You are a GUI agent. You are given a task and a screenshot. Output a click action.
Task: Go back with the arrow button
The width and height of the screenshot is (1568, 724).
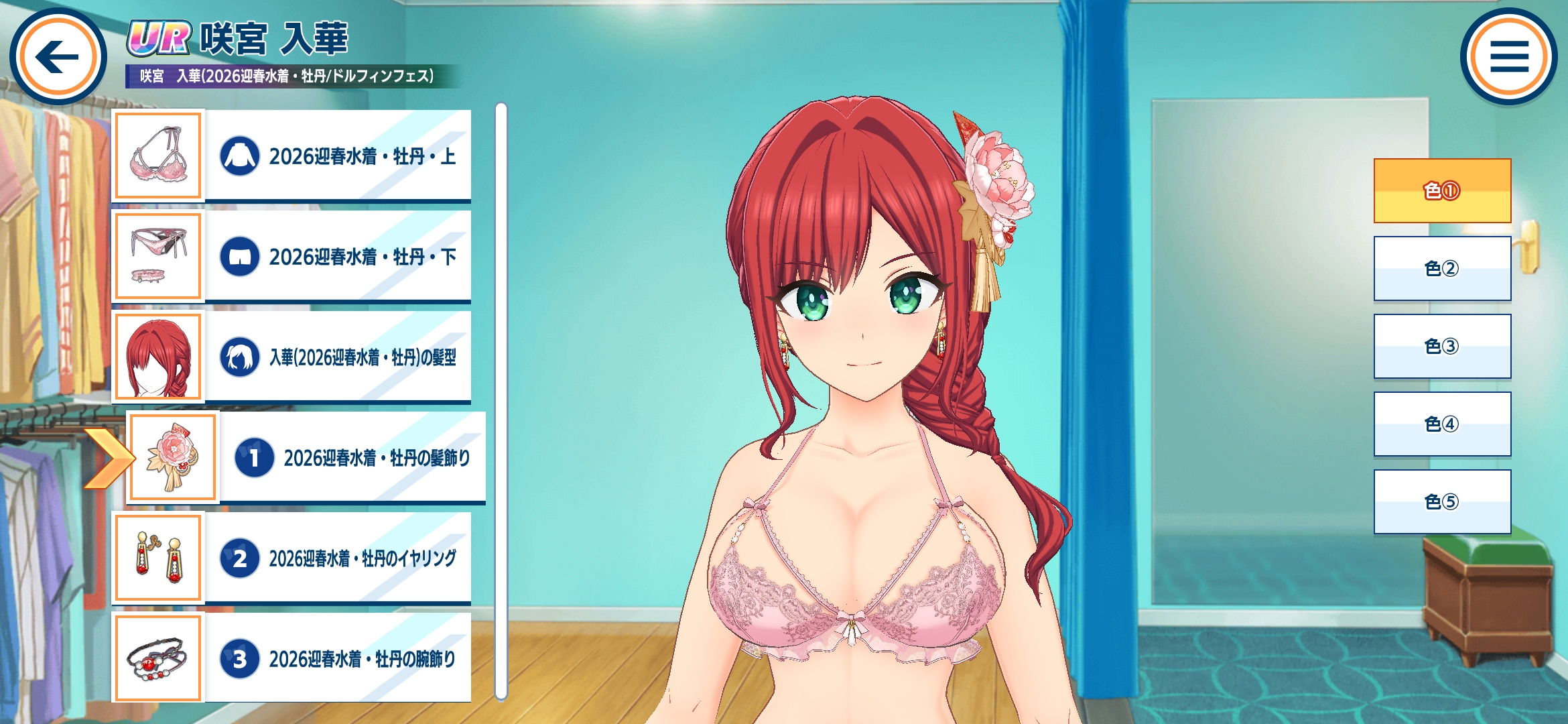(x=58, y=56)
